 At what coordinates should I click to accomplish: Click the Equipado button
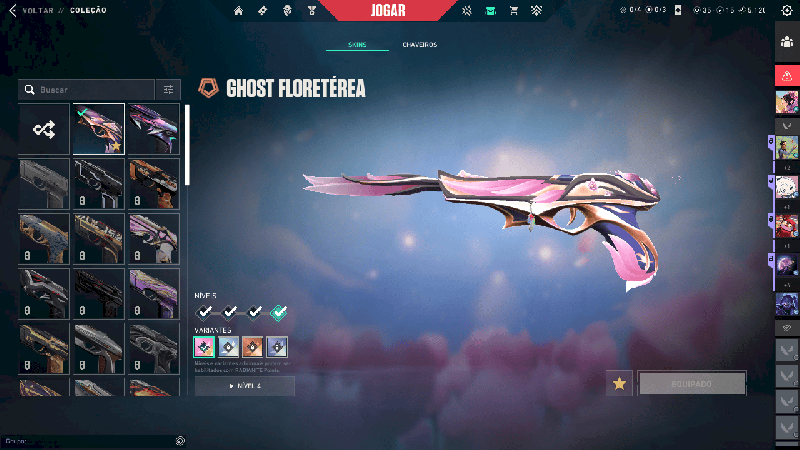coord(692,383)
